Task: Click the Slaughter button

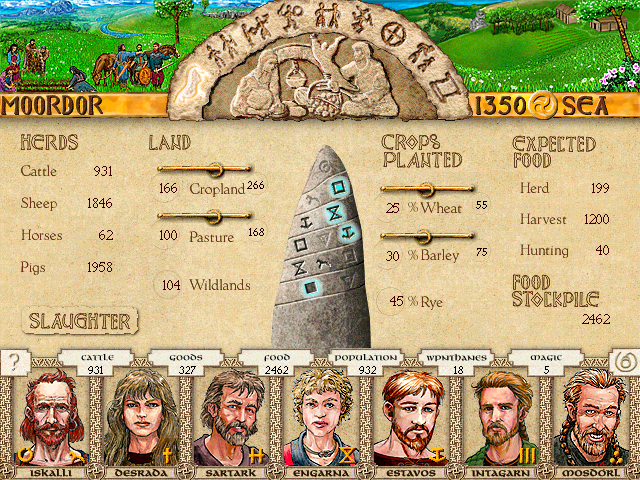Action: tap(80, 321)
